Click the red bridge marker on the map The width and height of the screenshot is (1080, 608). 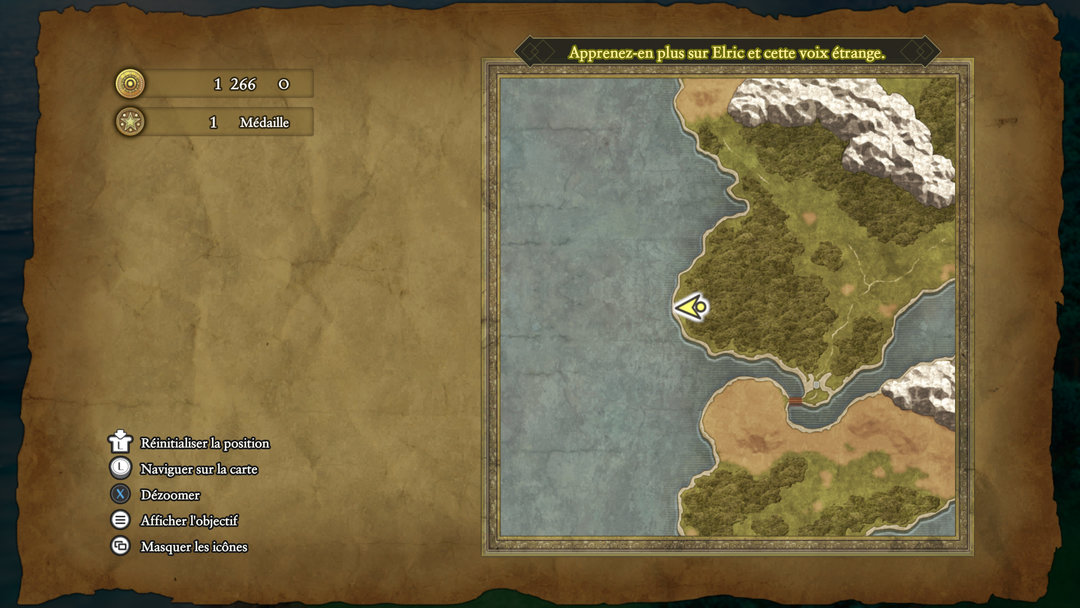796,401
